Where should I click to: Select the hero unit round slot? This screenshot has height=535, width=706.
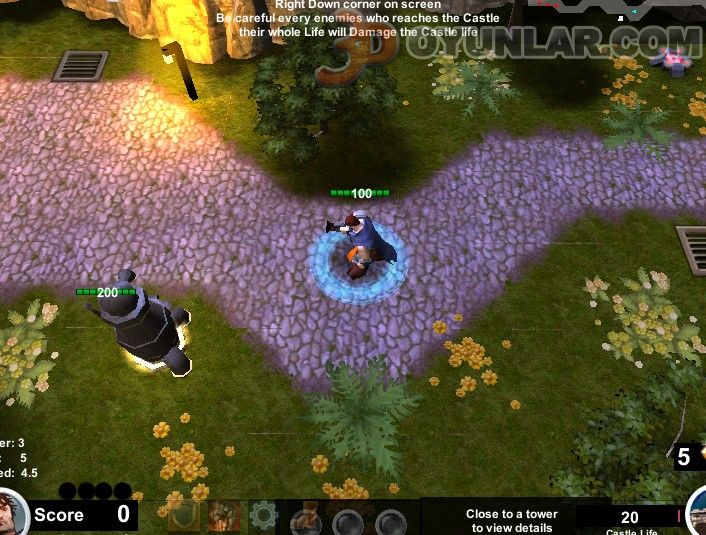(x=305, y=521)
